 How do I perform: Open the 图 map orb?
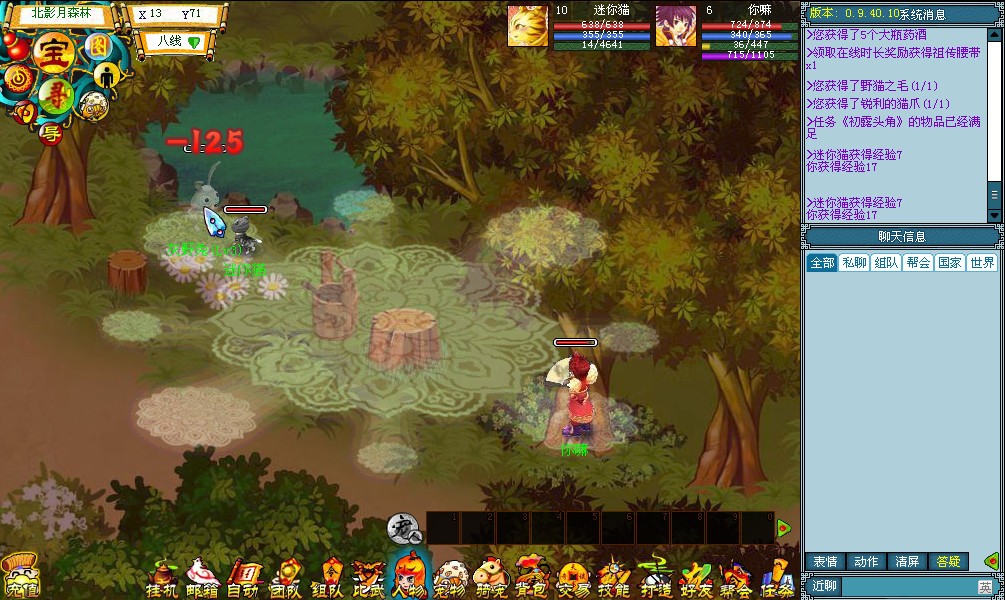(x=98, y=46)
